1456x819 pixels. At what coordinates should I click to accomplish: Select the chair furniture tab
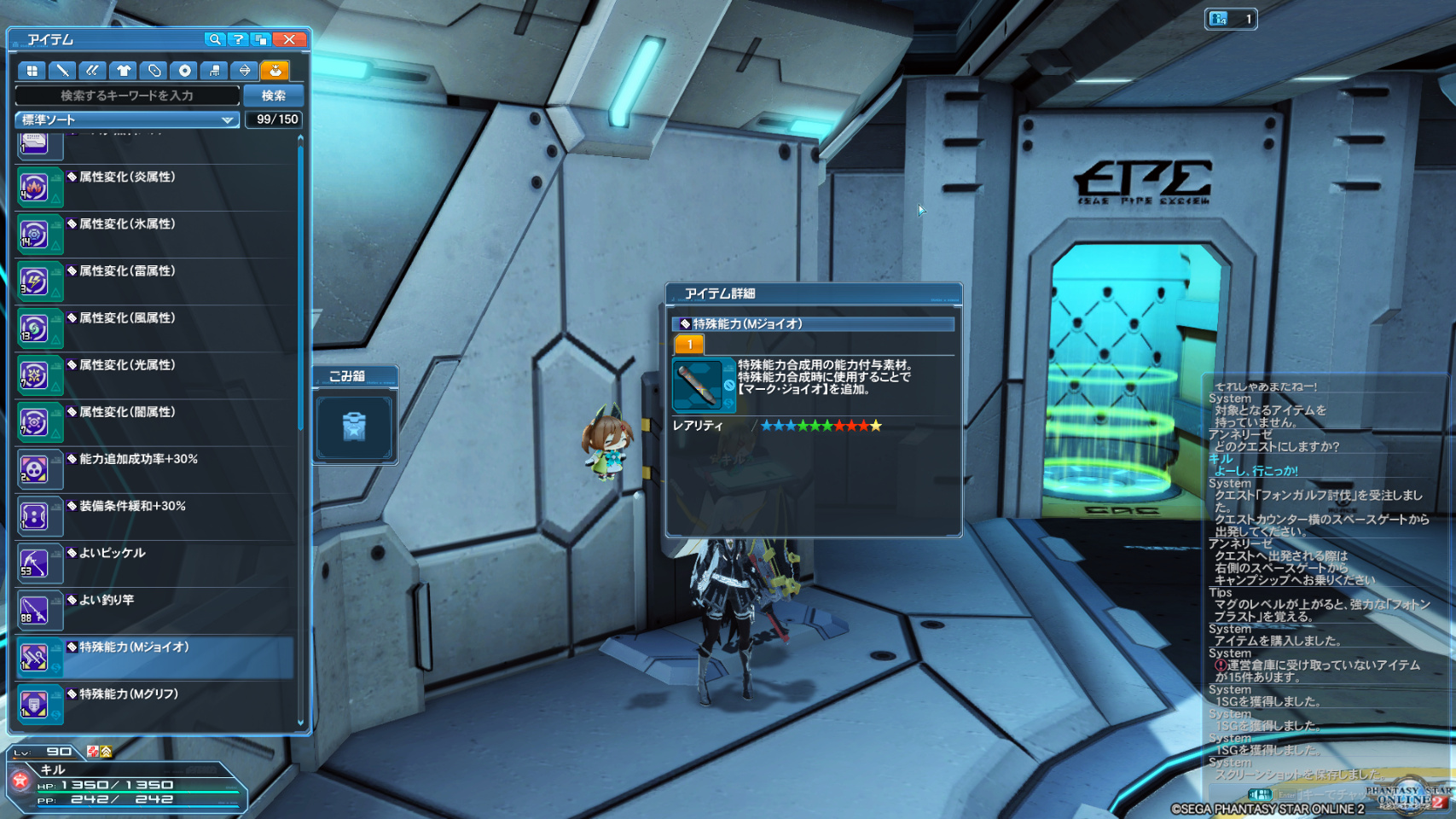[x=215, y=71]
